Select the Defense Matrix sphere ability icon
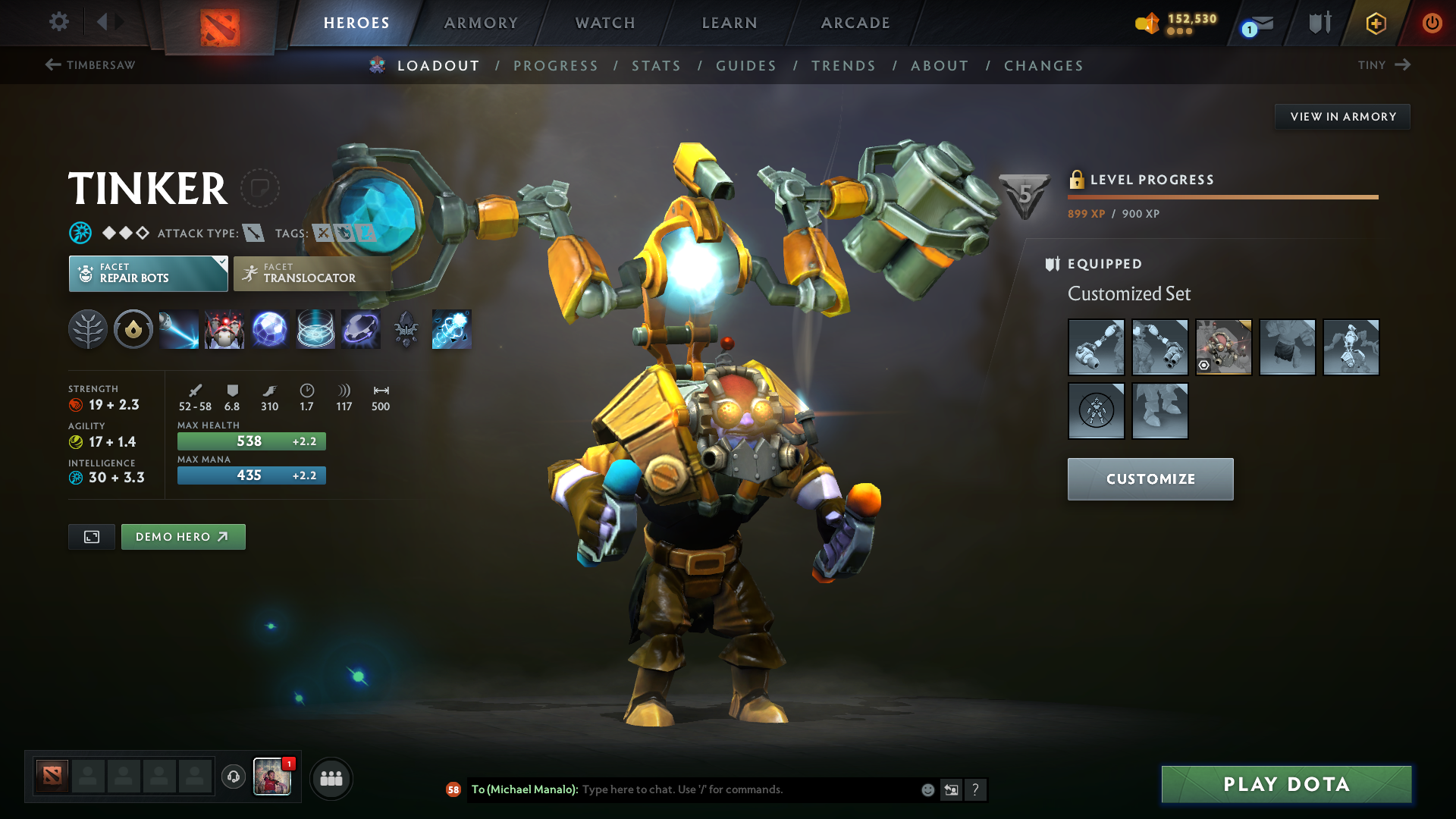This screenshot has height=819, width=1456. (x=269, y=329)
